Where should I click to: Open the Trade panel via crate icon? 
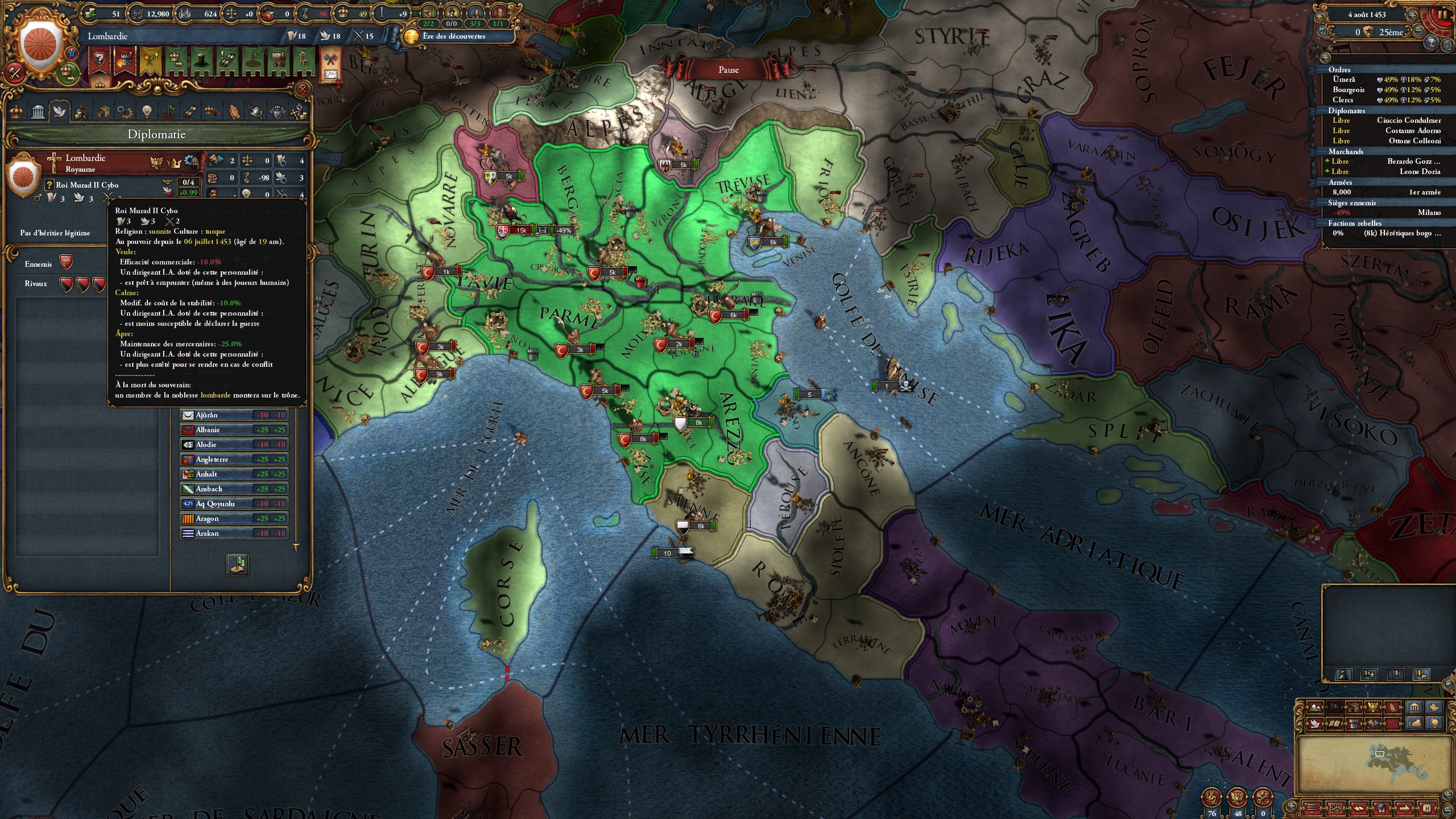click(104, 113)
